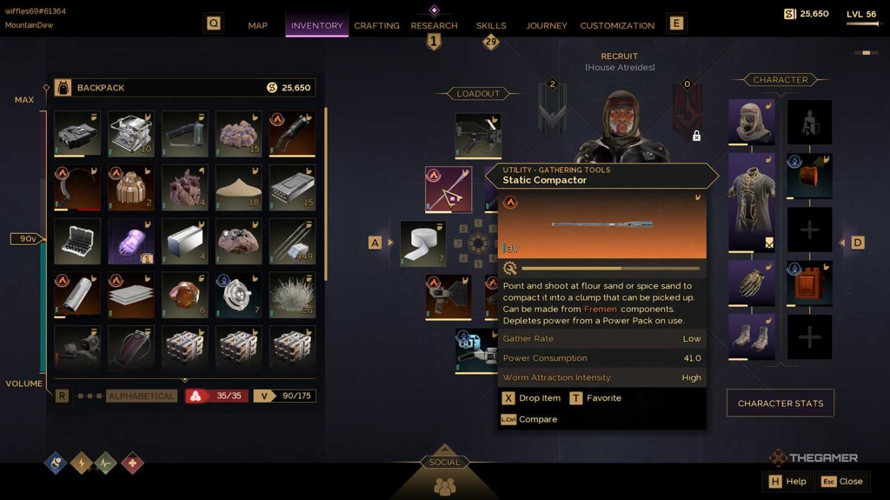Open the Crafting tab
The width and height of the screenshot is (890, 500).
(x=377, y=25)
